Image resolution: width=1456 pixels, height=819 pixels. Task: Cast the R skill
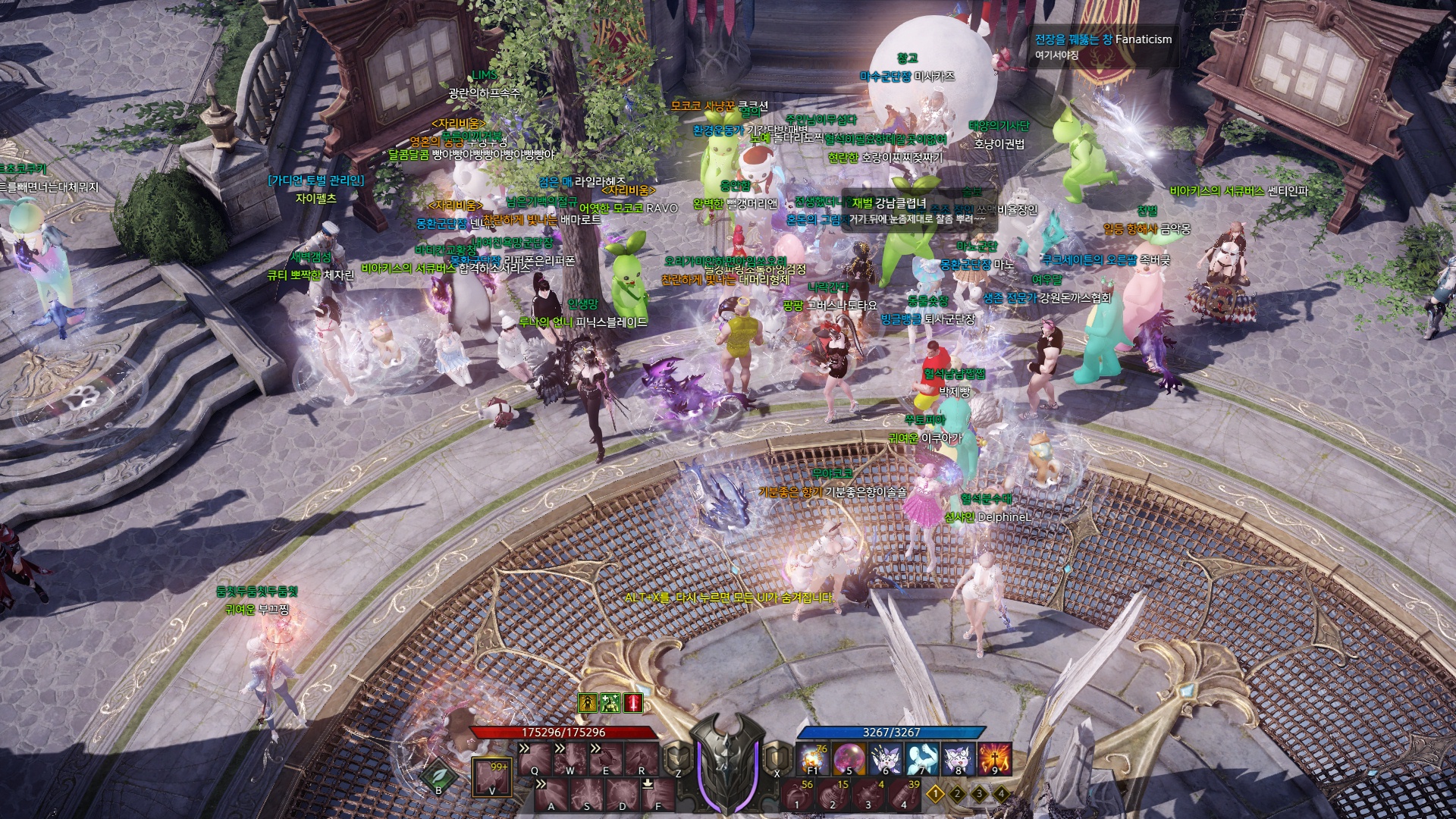point(642,758)
